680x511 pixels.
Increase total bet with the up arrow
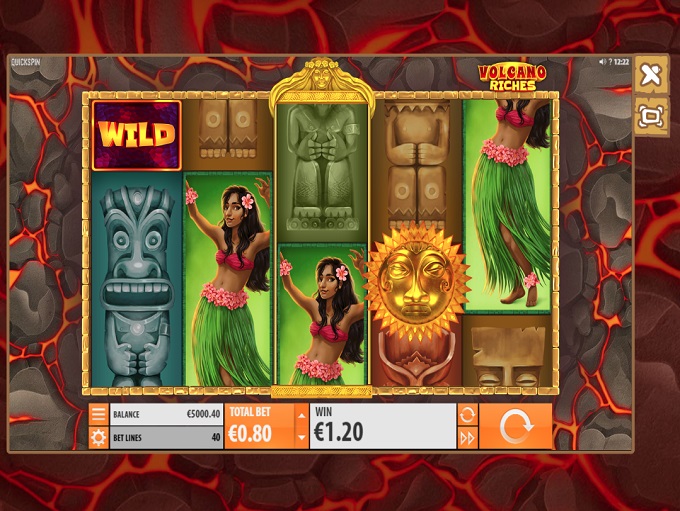(301, 414)
